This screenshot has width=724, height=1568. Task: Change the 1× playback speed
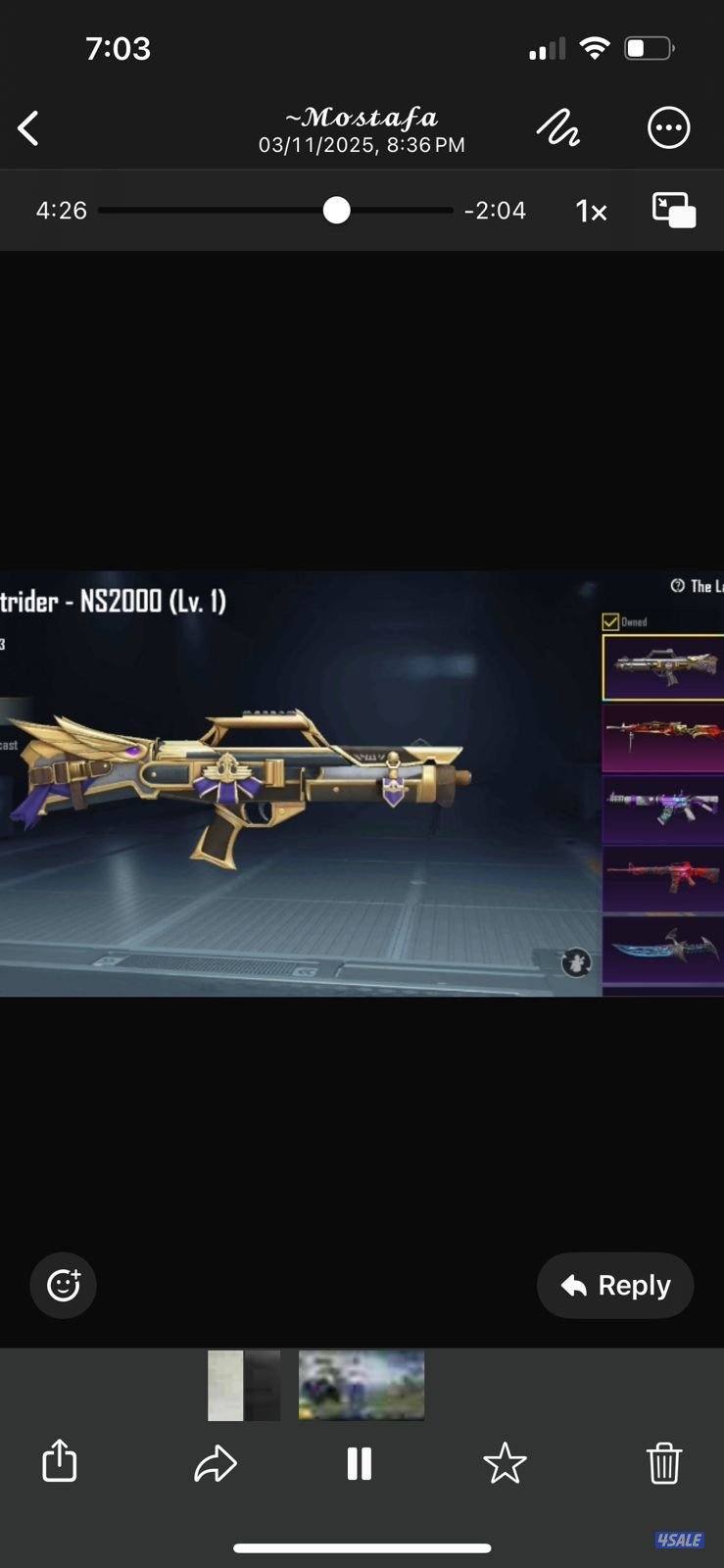coord(591,212)
